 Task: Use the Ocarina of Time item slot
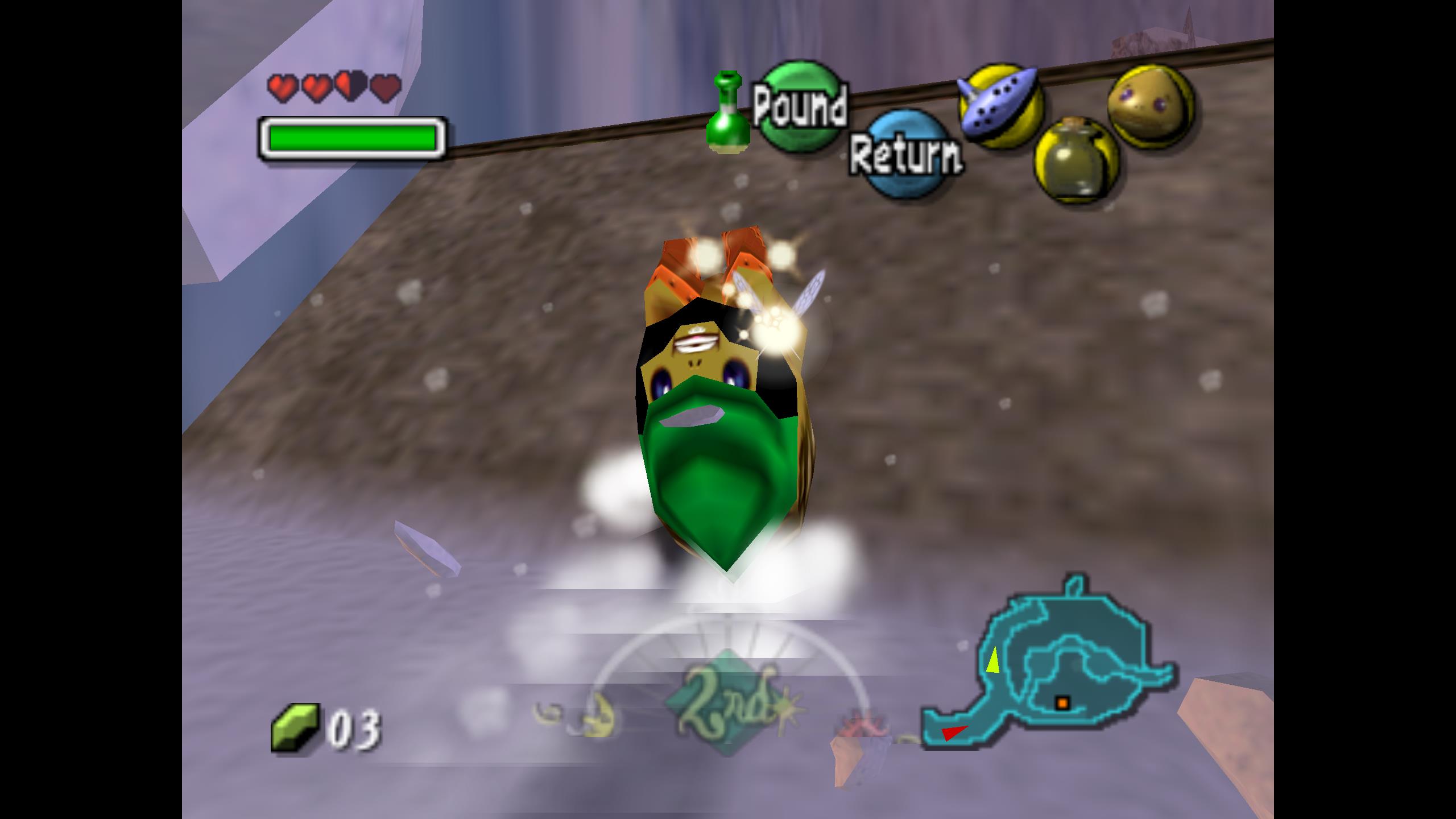pyautogui.click(x=1001, y=106)
